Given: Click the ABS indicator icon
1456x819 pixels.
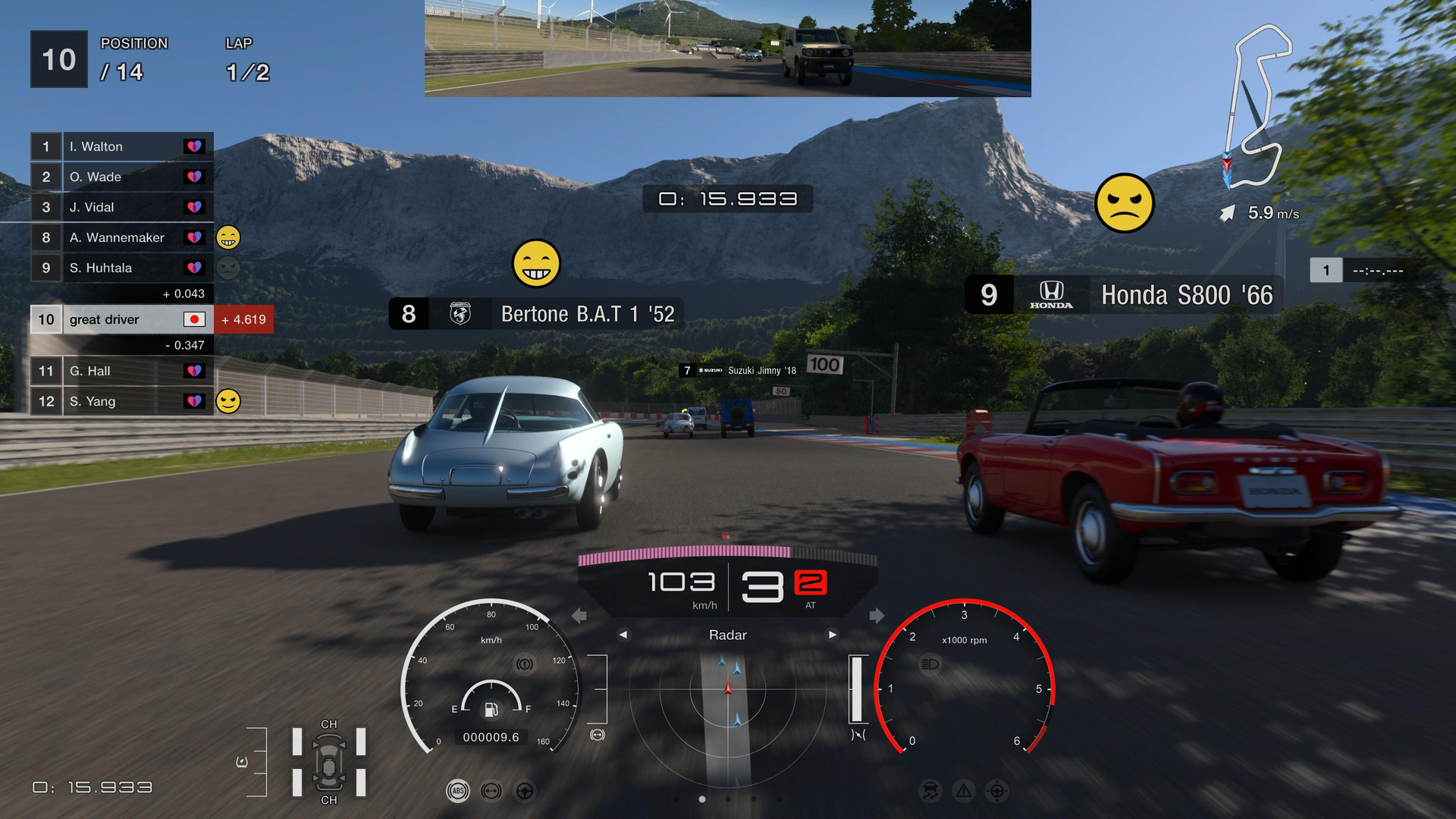Looking at the screenshot, I should (457, 792).
